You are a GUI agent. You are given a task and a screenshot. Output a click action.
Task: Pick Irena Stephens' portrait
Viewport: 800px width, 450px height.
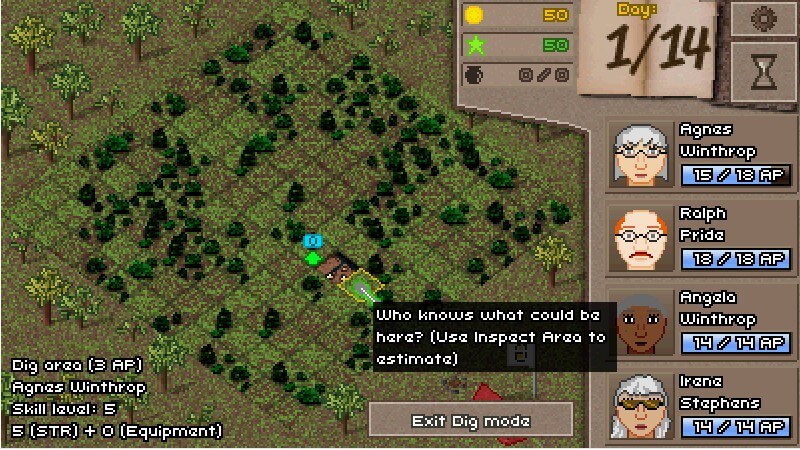pyautogui.click(x=641, y=405)
